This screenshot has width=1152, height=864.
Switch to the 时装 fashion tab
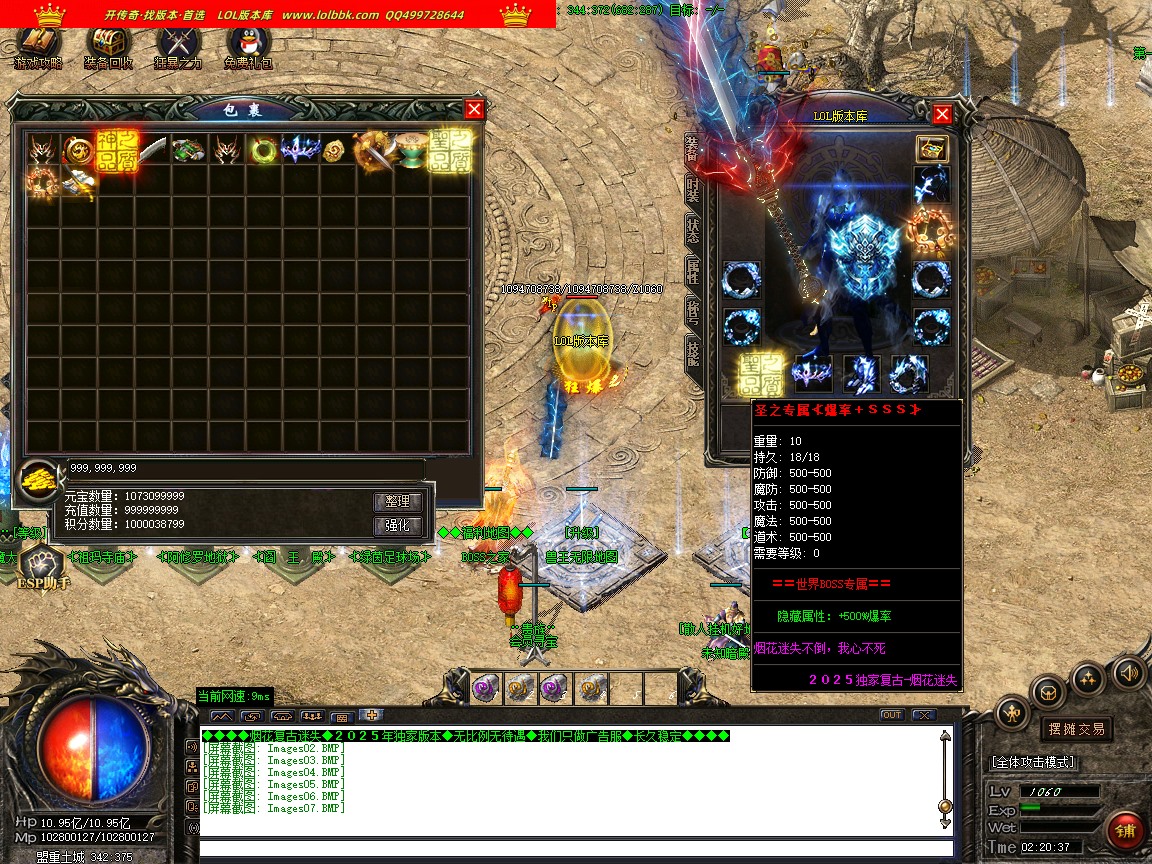pyautogui.click(x=692, y=190)
